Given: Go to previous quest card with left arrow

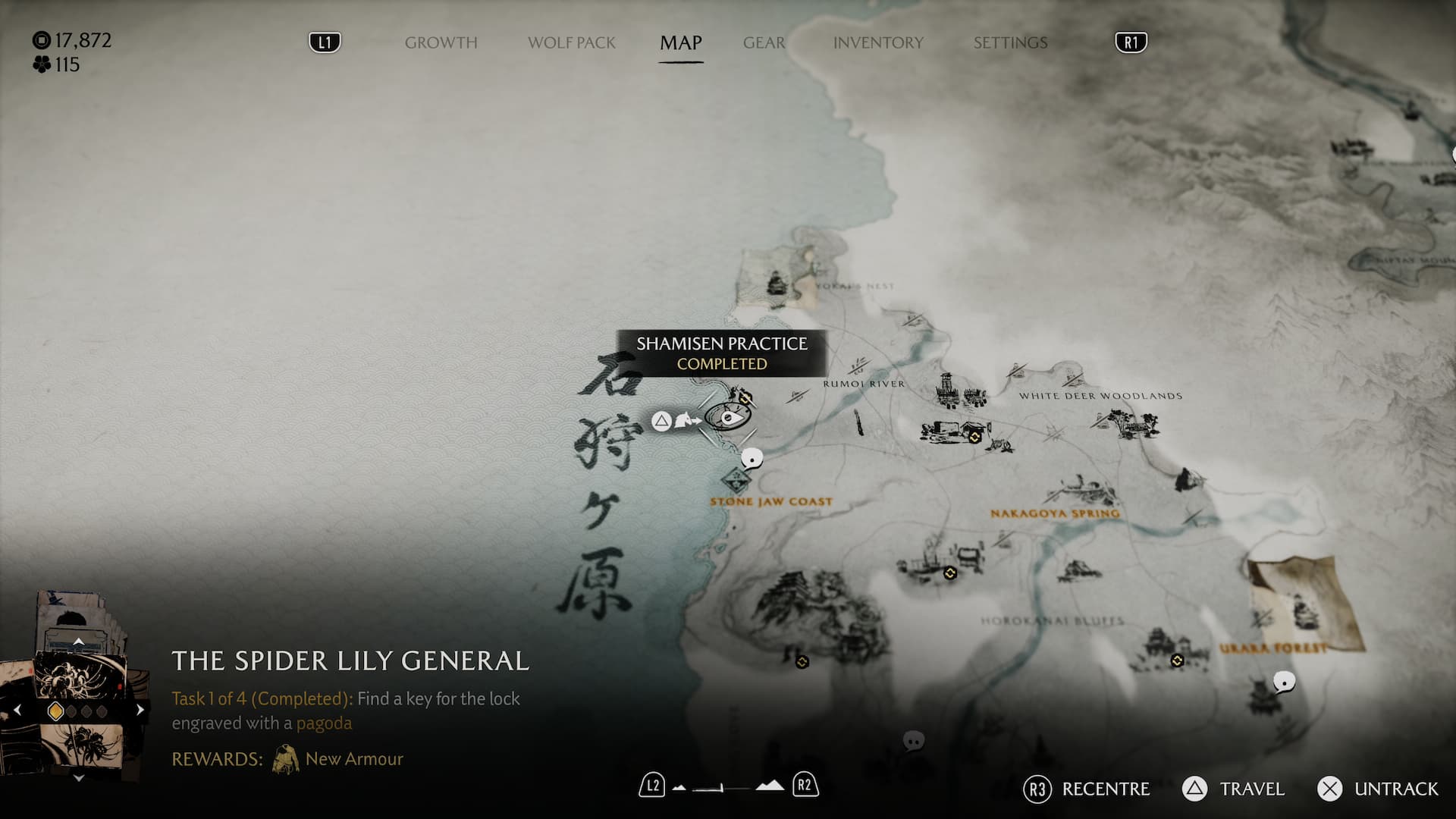Looking at the screenshot, I should coord(17,711).
